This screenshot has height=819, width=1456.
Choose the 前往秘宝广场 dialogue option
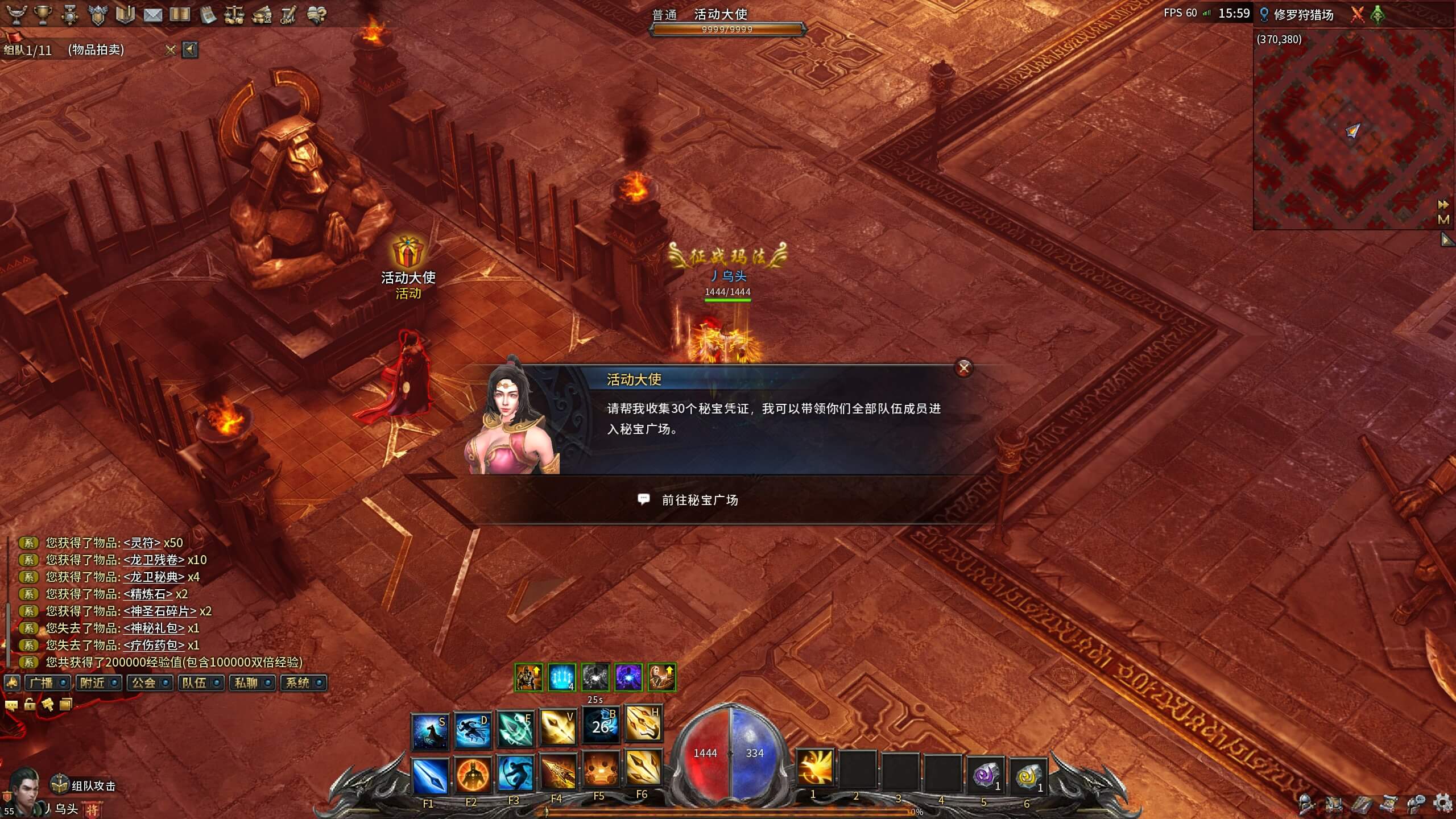pyautogui.click(x=700, y=500)
